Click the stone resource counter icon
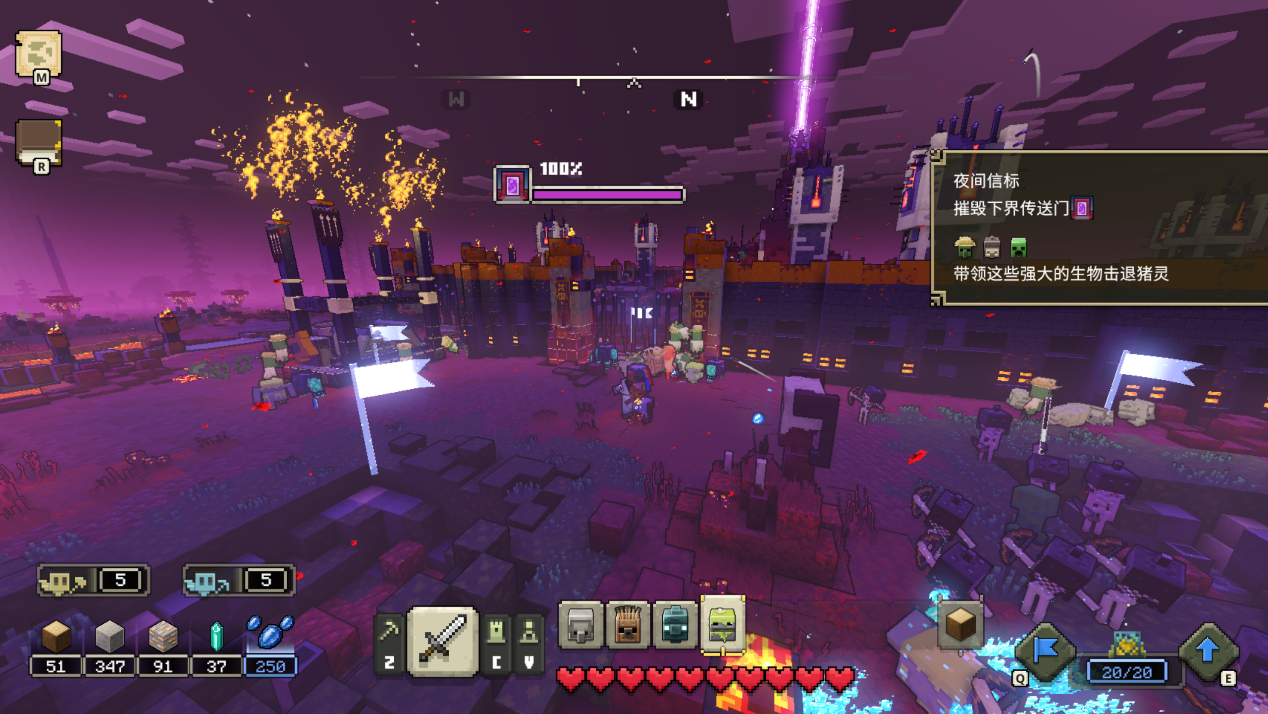Viewport: 1268px width, 714px height. (x=109, y=637)
